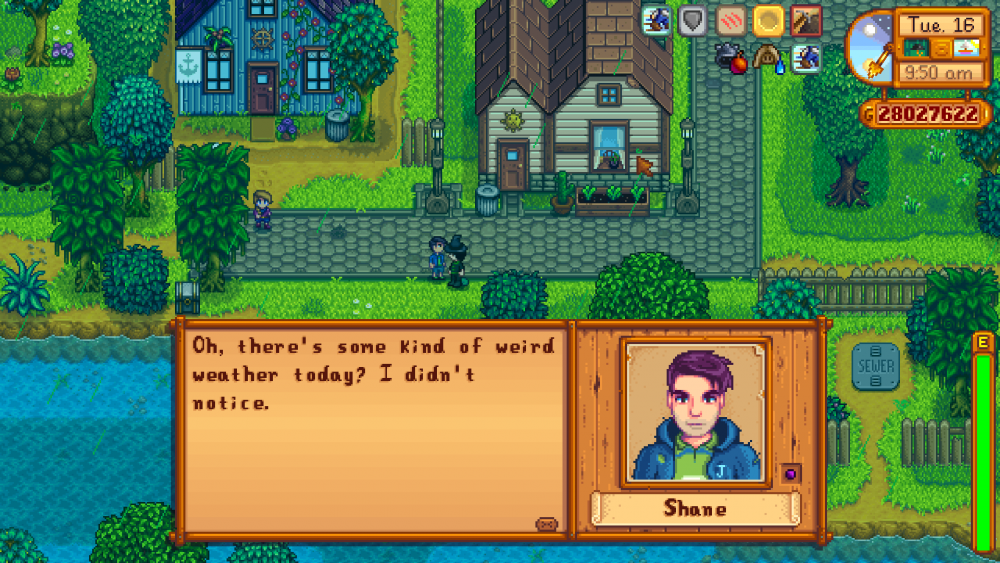Viewport: 1000px width, 563px height.
Task: Select the yellow circle luck buff icon
Action: (x=768, y=20)
